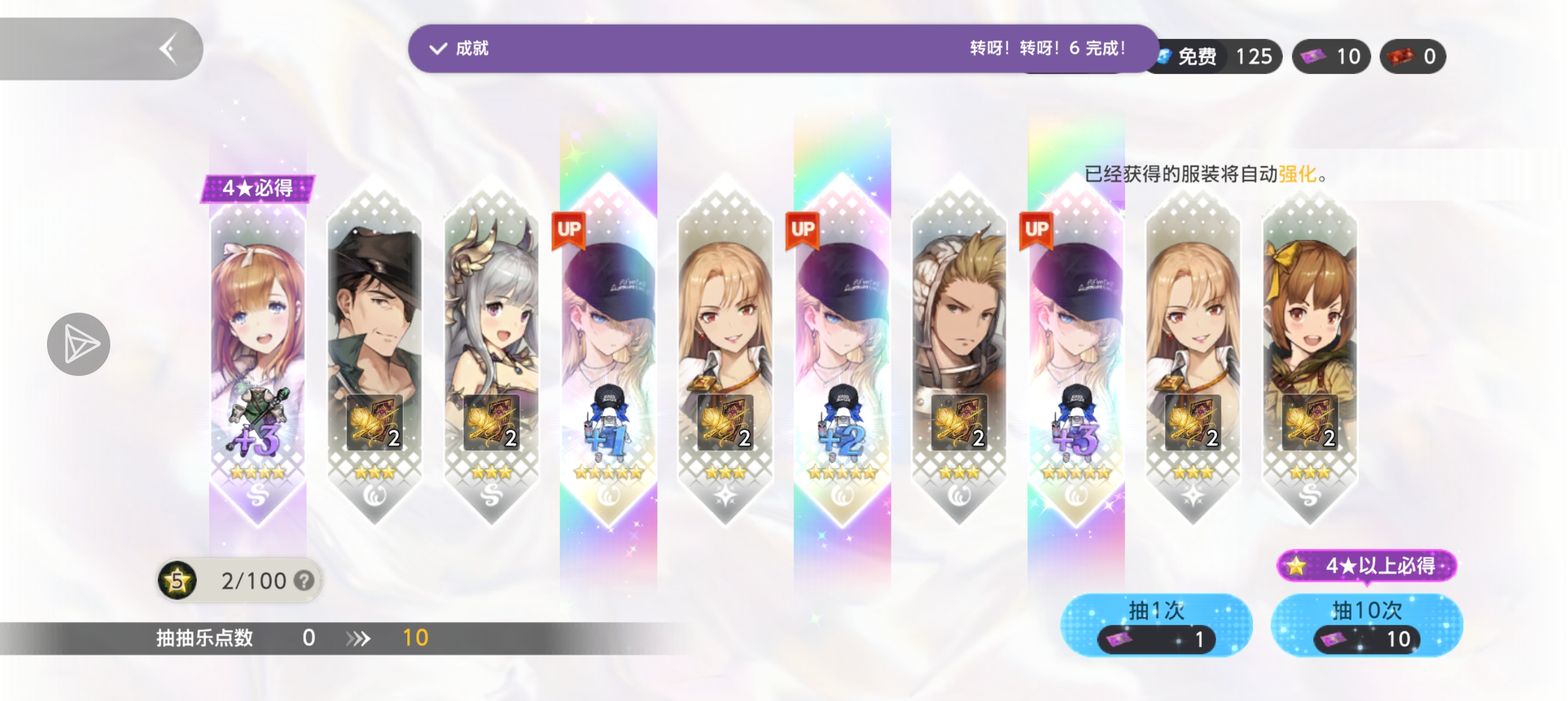Tap the 5-star medal icon near the counter
Viewport: 1568px width, 701px height.
(x=178, y=580)
